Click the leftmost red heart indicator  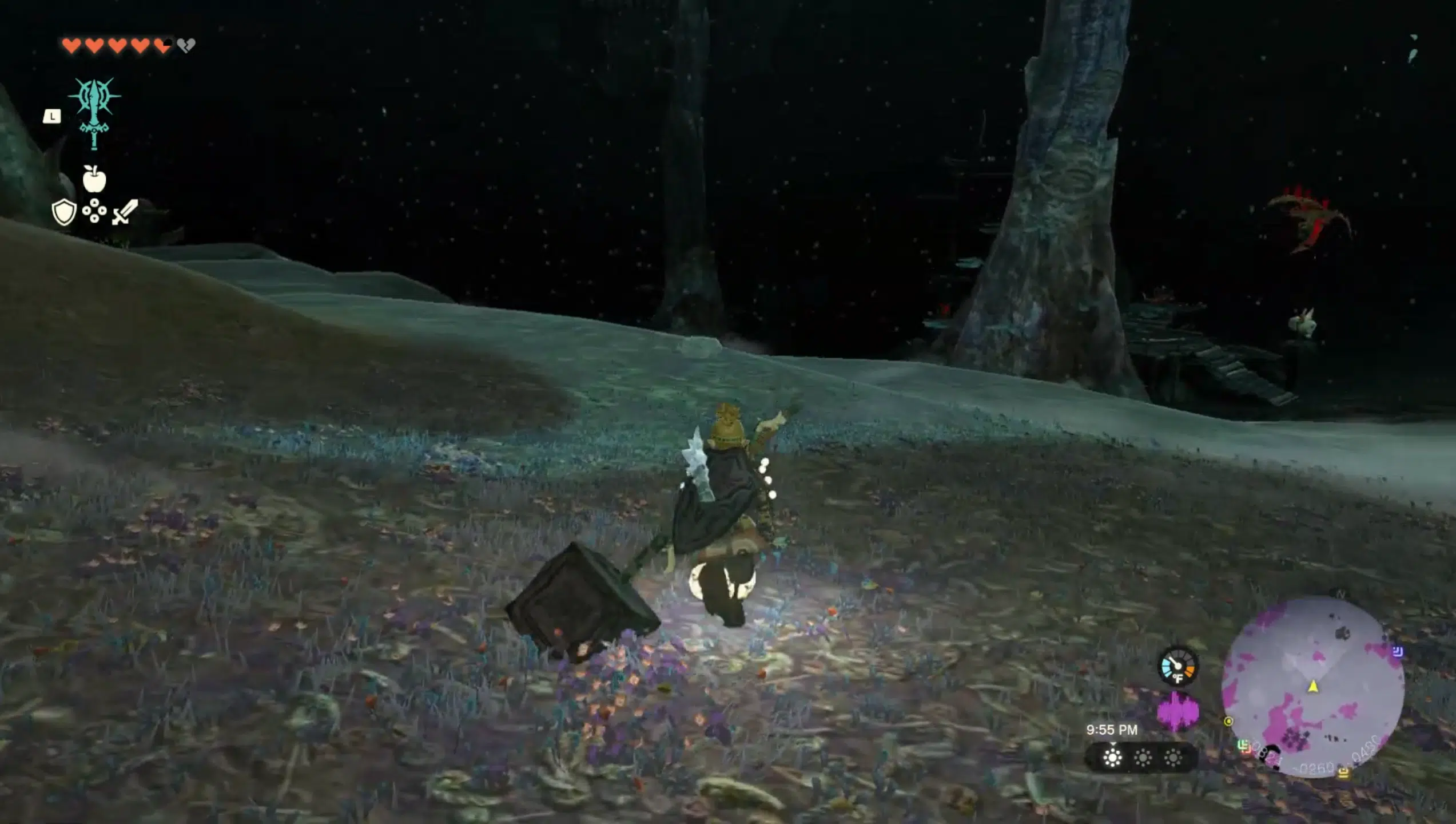[x=71, y=45]
